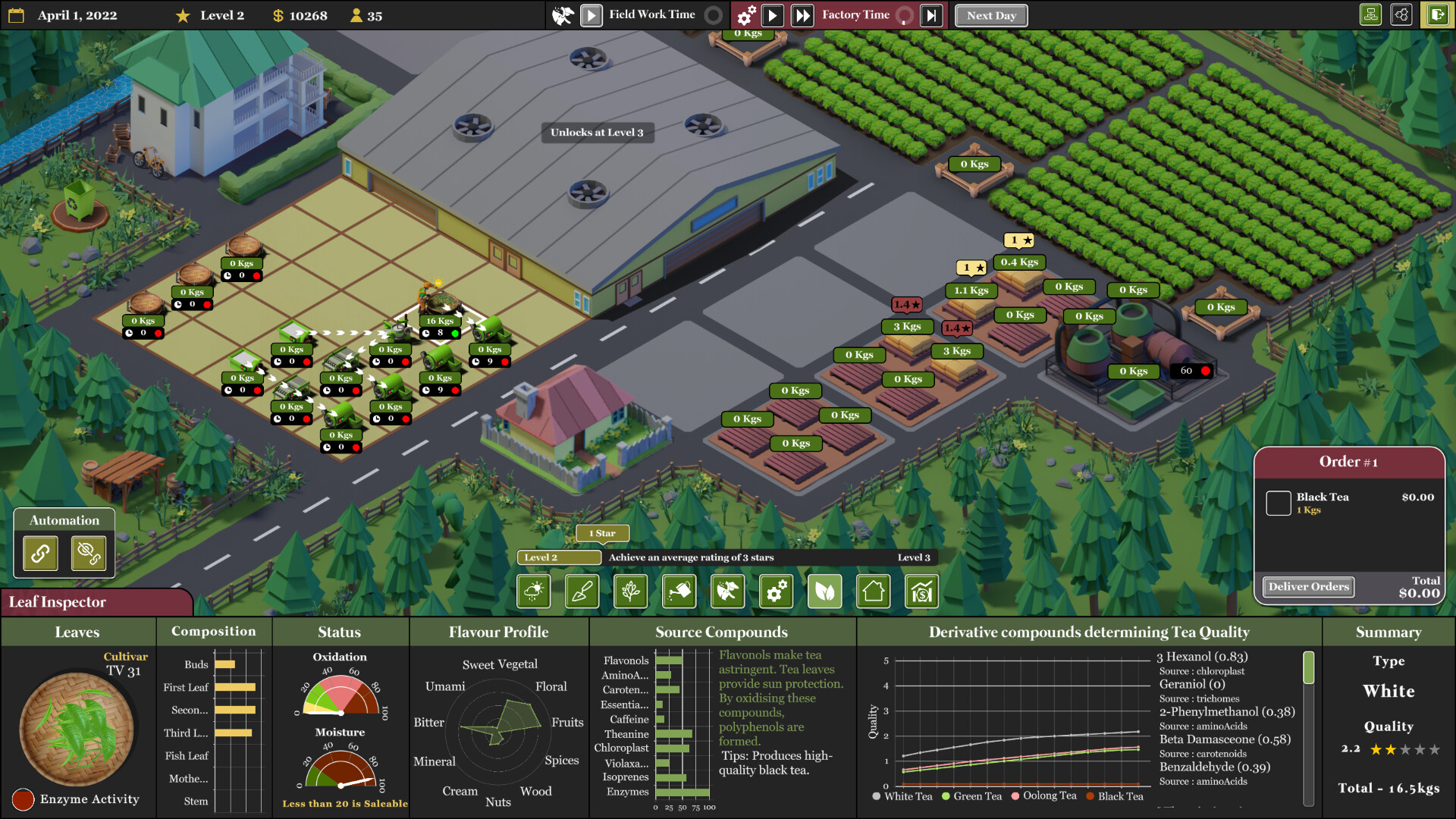Open the sales finance chart panel
The height and width of the screenshot is (819, 1456).
921,591
